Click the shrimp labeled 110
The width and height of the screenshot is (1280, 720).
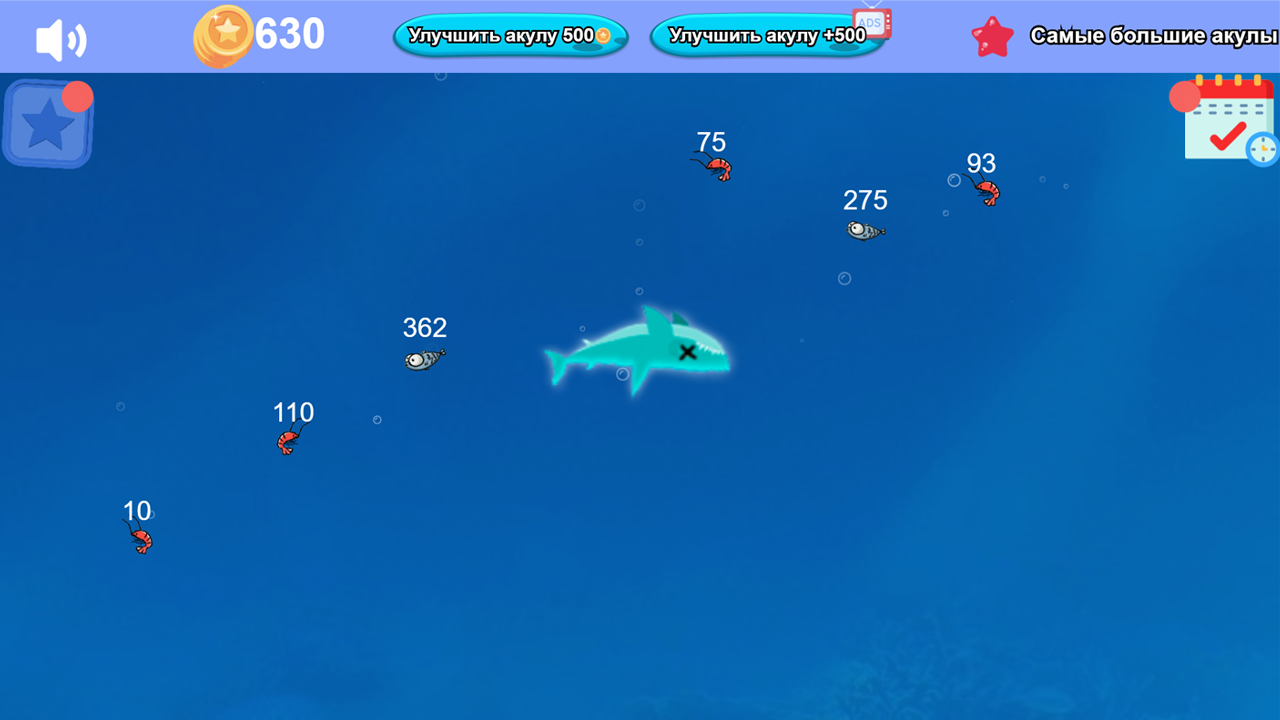click(288, 441)
